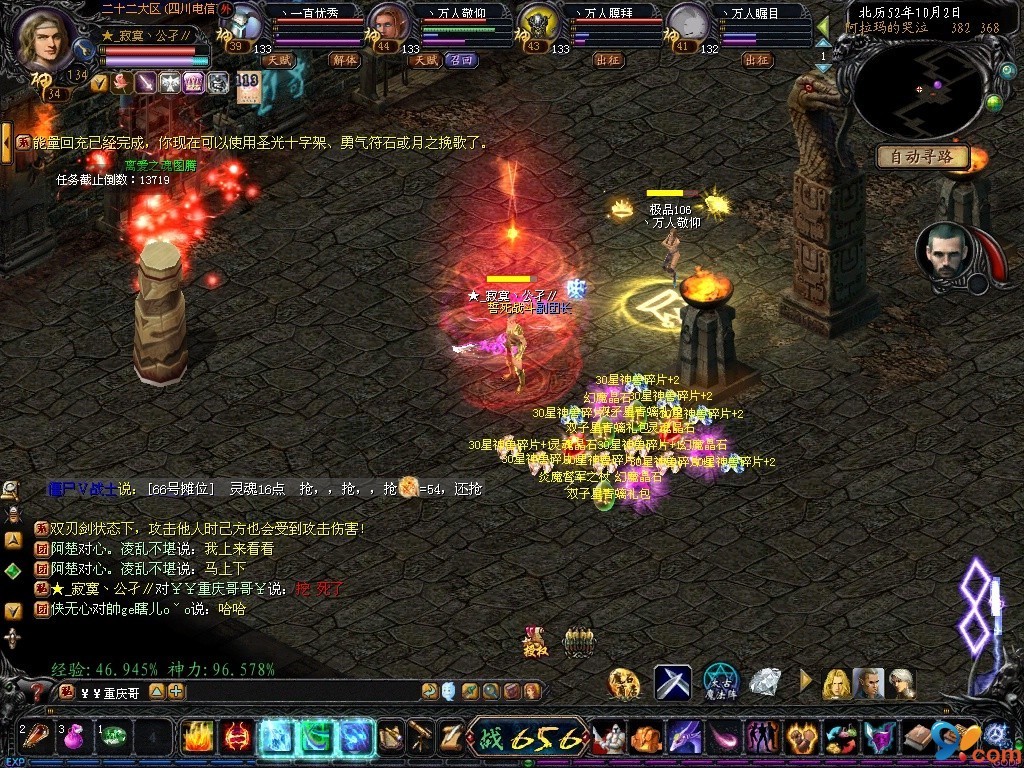Click the bald man portrait on the right
Screen dimensions: 1024x768
pos(943,250)
